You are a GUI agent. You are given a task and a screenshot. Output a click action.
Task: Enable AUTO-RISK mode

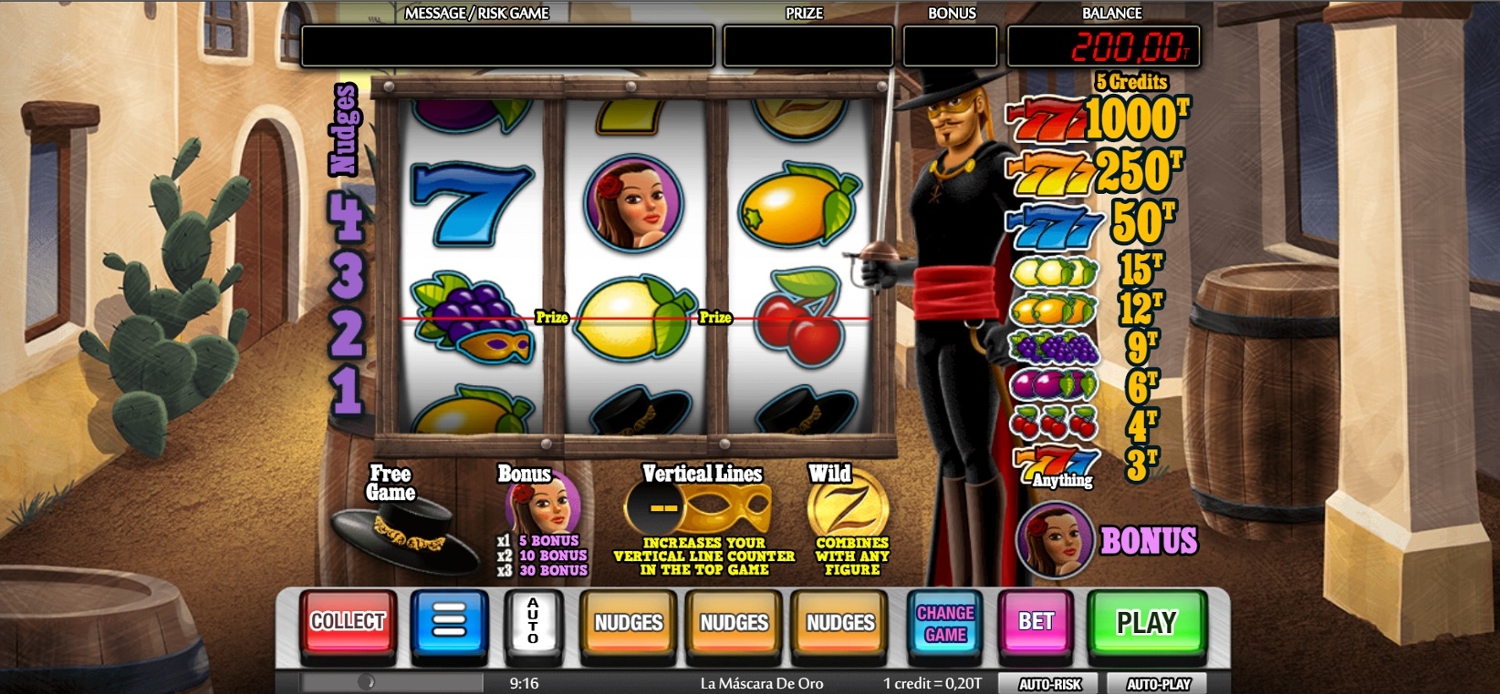1049,685
